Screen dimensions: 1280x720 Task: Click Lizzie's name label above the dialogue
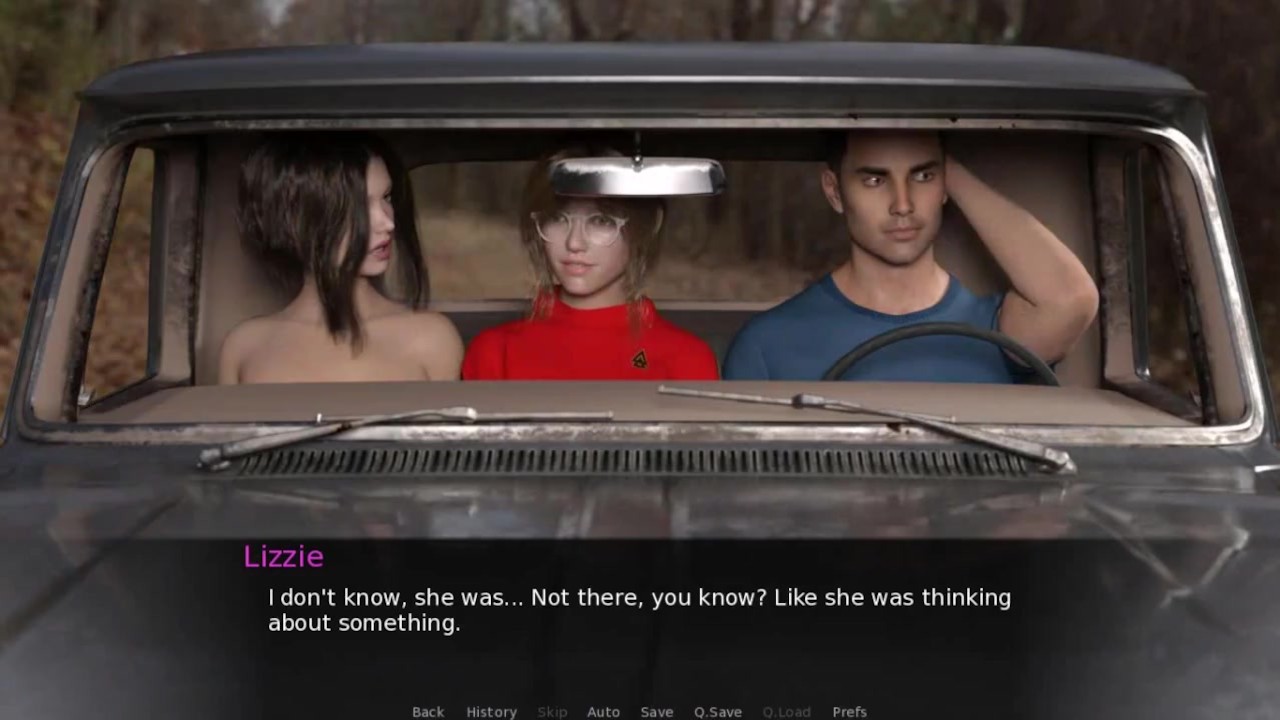pyautogui.click(x=283, y=557)
